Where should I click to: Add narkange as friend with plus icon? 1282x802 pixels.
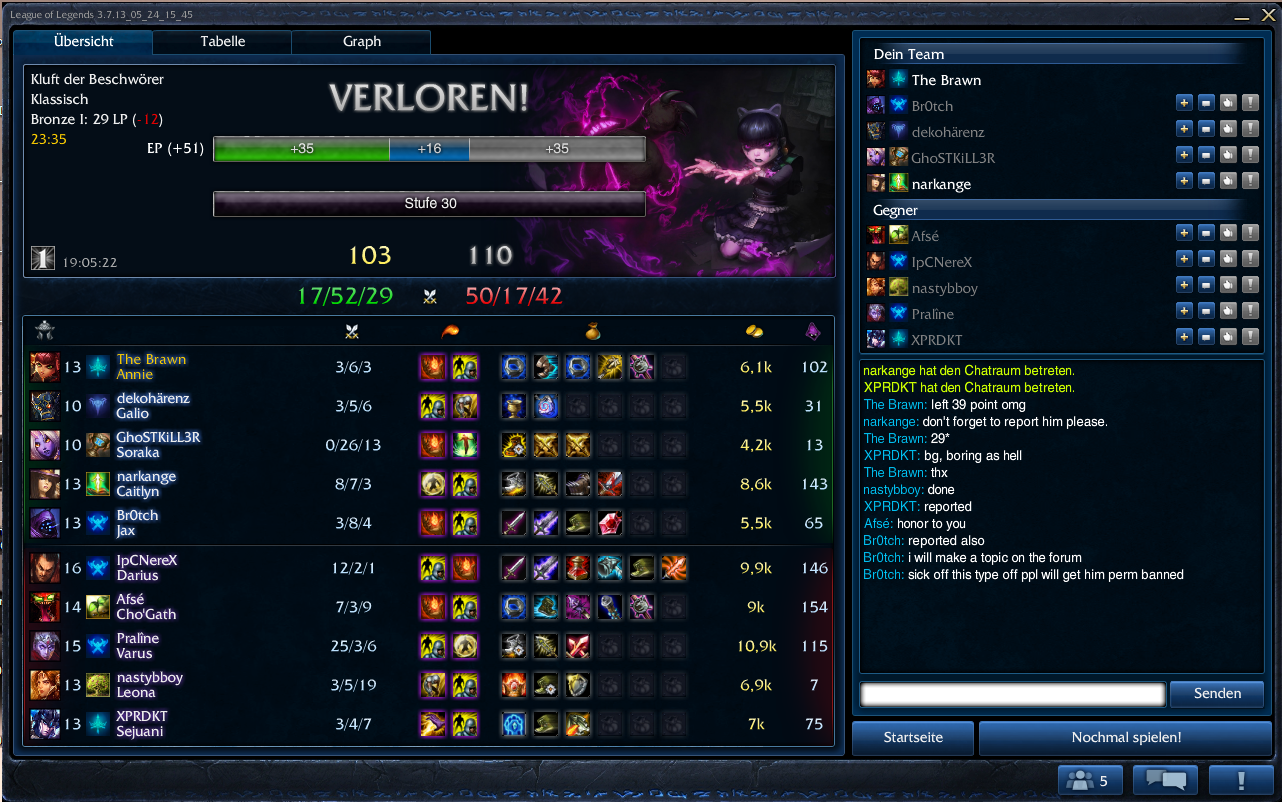1184,180
